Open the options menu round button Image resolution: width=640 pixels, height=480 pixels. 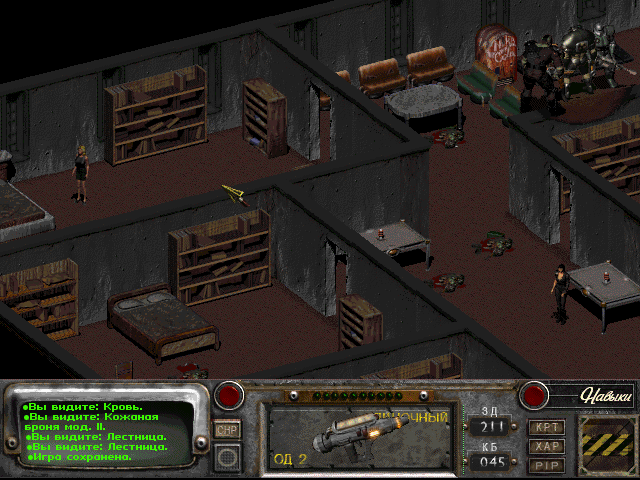point(228,456)
